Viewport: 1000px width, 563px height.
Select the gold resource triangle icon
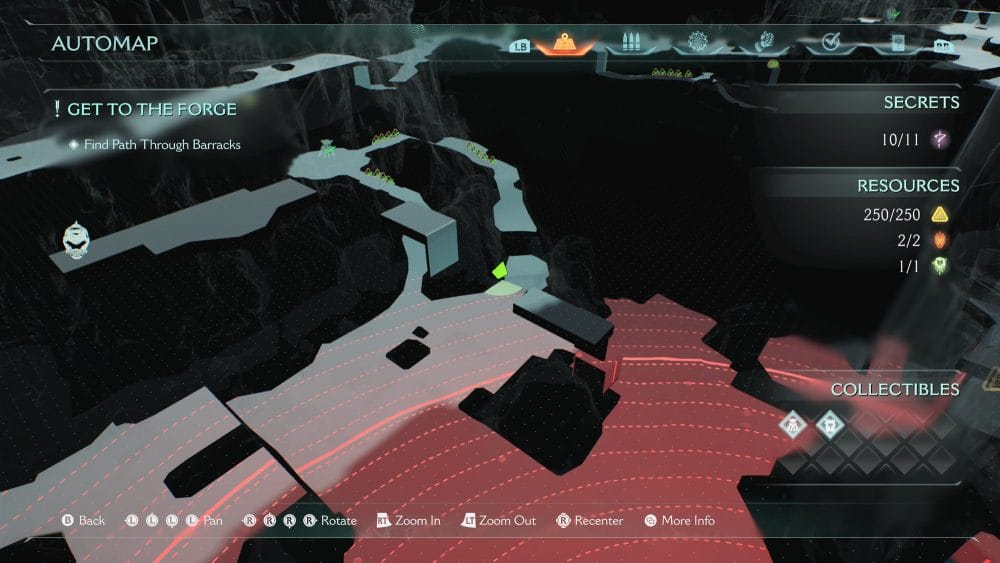pos(940,214)
